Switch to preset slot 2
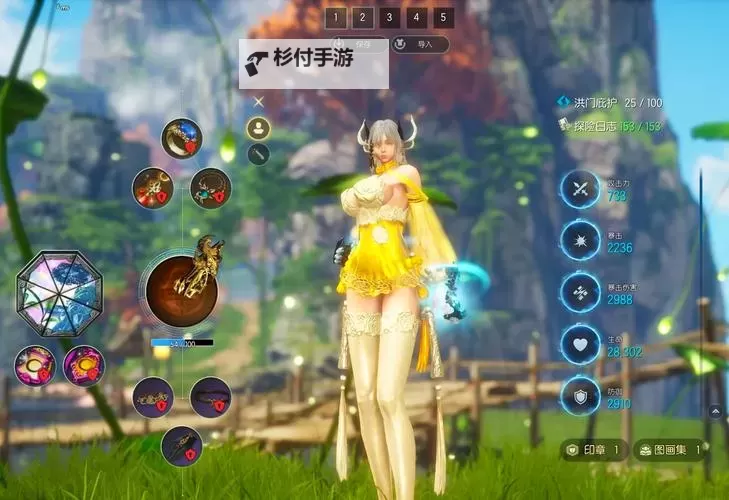 point(363,17)
